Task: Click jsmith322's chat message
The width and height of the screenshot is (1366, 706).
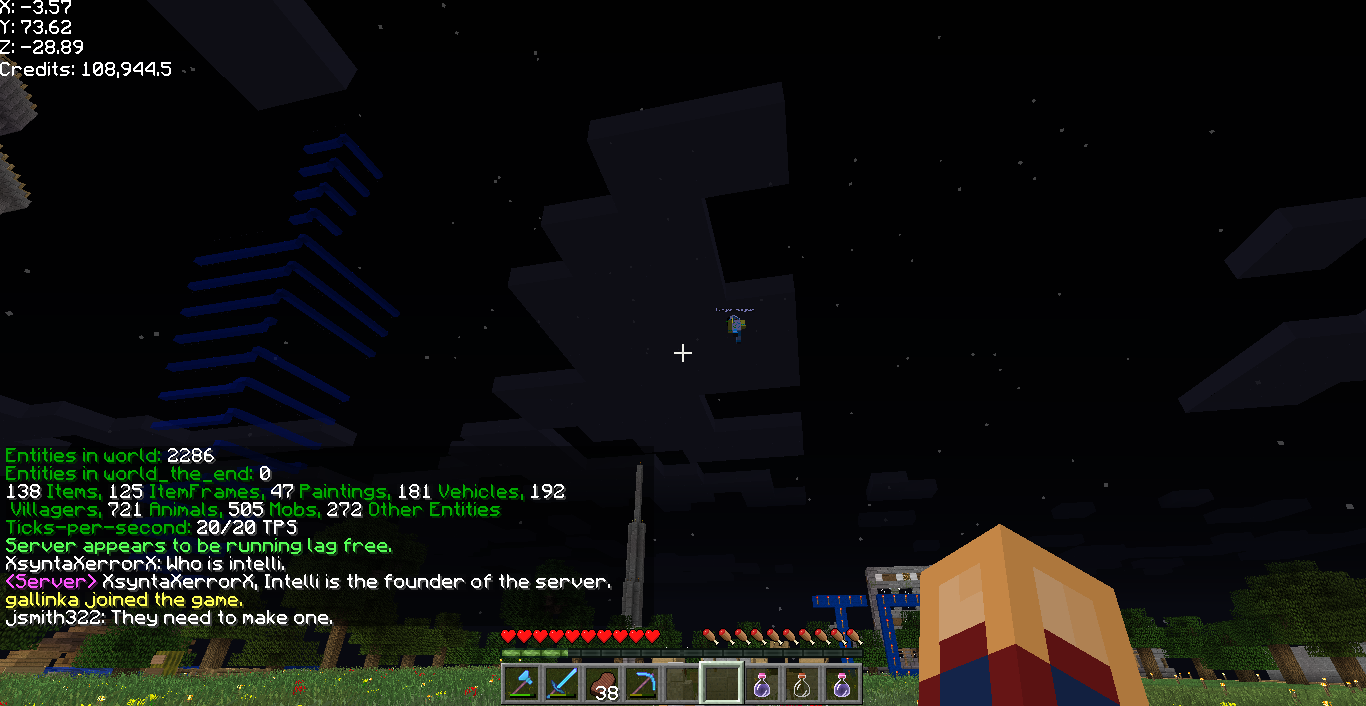Action: 169,618
